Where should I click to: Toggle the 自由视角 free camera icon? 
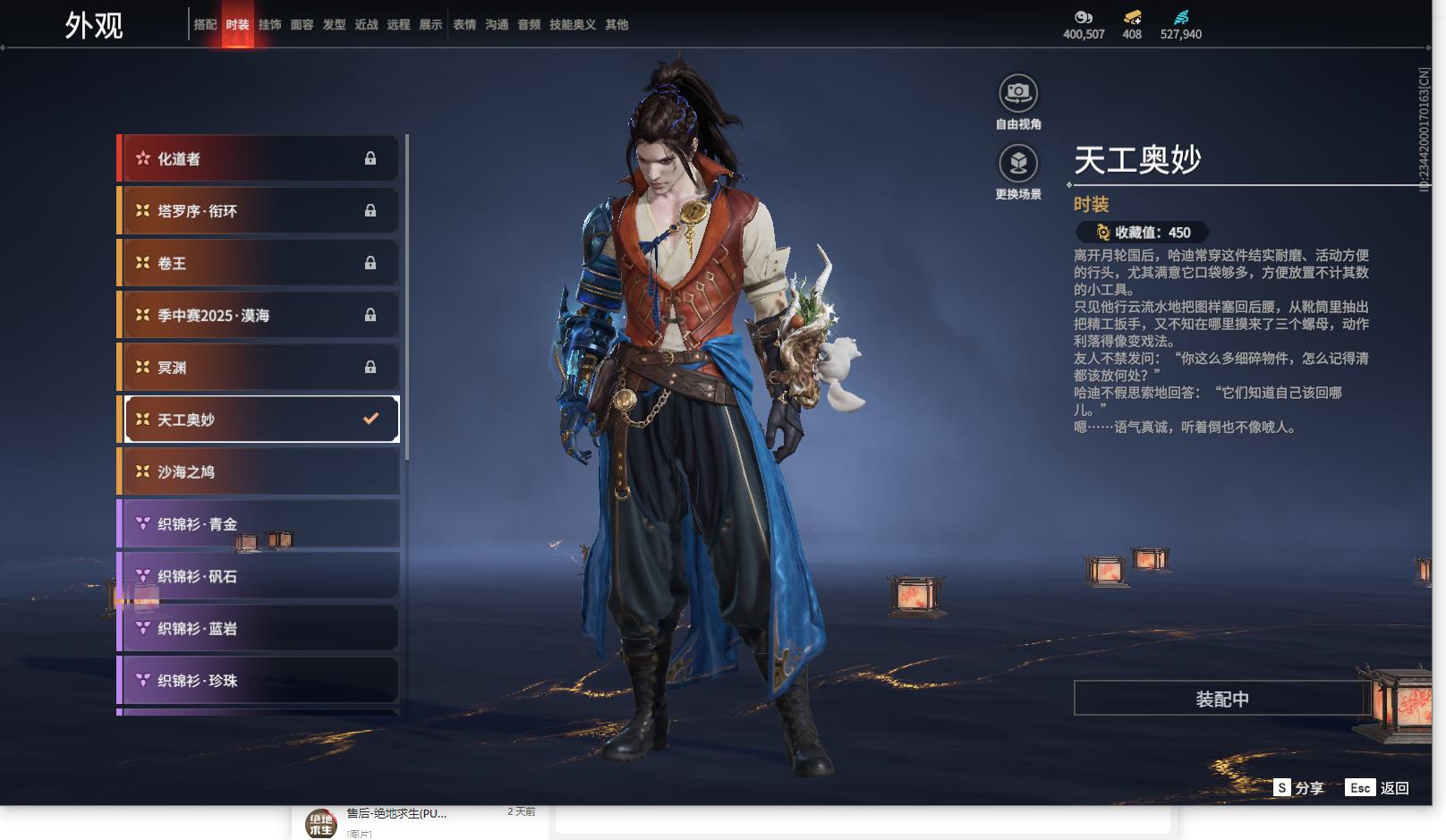click(x=1017, y=93)
